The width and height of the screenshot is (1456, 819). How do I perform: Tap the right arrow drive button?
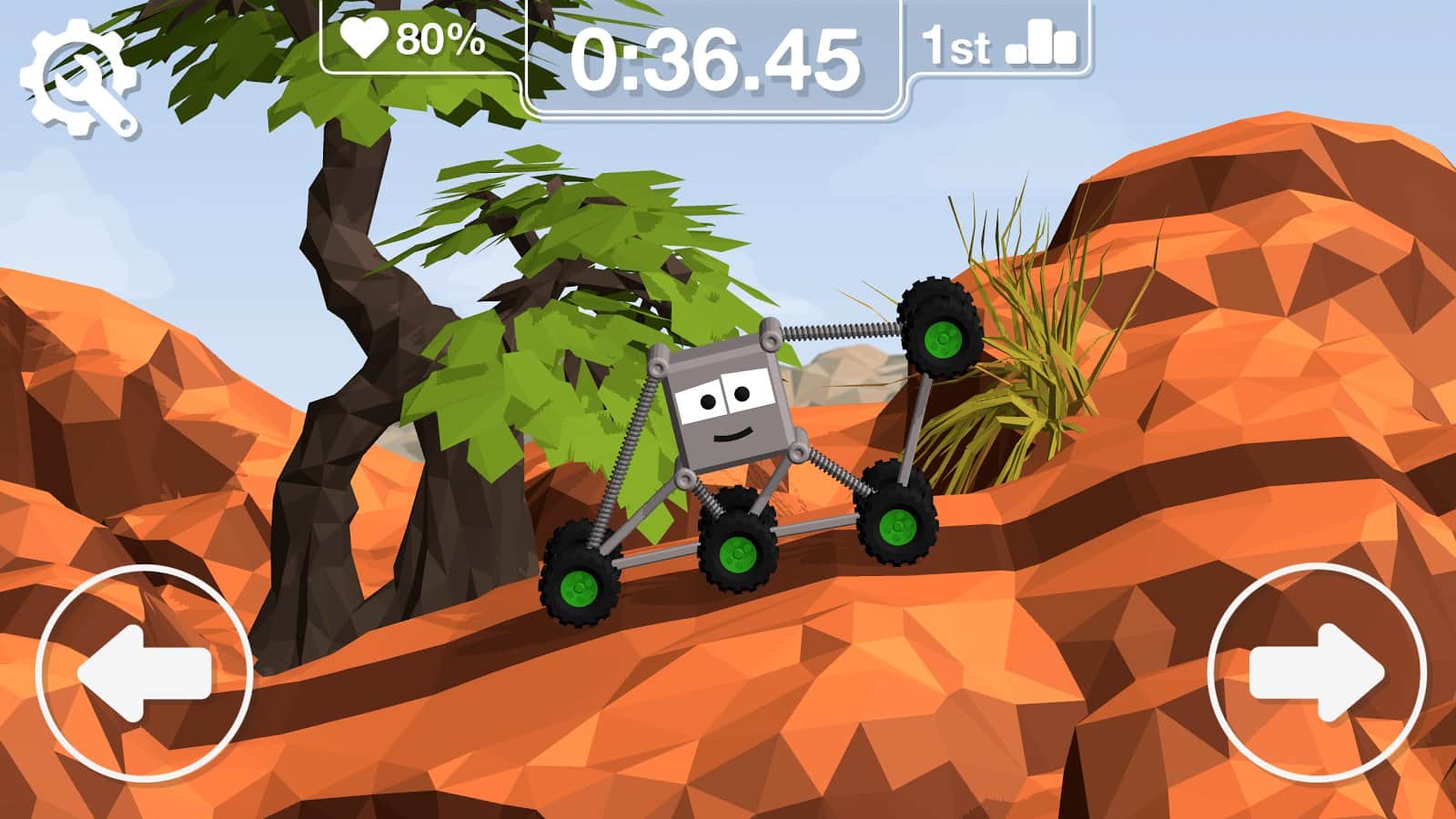(1317, 672)
